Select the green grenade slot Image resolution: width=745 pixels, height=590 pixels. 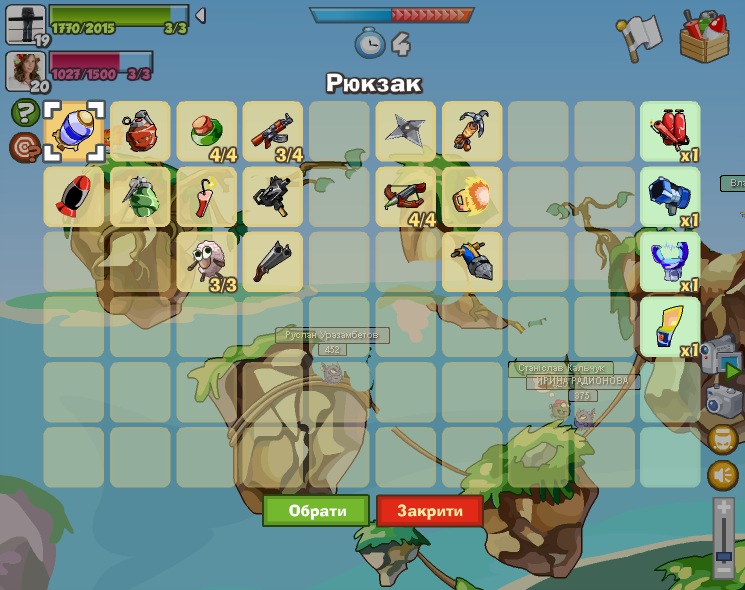[141, 197]
